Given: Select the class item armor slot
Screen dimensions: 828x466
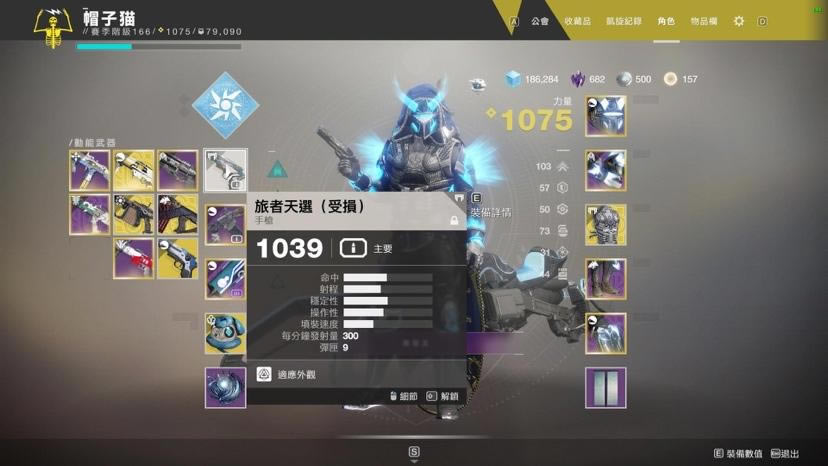Looking at the screenshot, I should 605,333.
